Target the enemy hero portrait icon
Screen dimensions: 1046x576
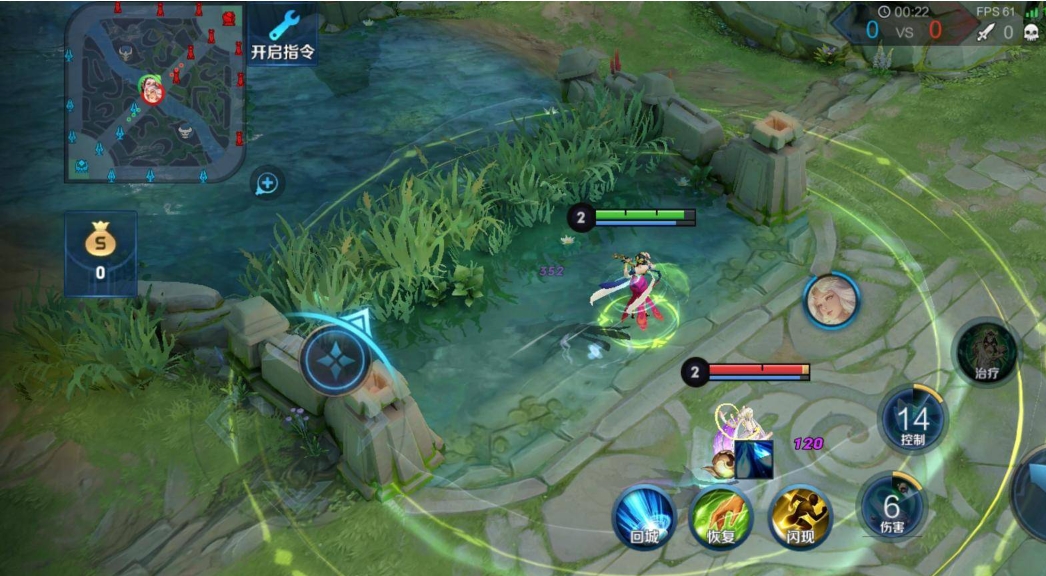(x=831, y=301)
